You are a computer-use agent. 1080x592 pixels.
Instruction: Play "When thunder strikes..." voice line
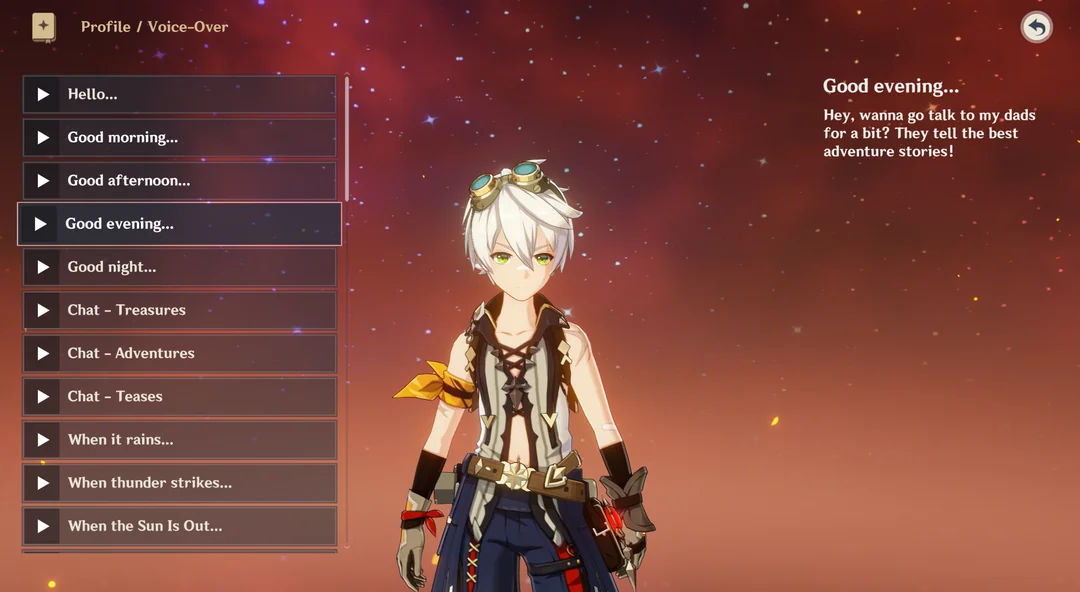click(43, 483)
